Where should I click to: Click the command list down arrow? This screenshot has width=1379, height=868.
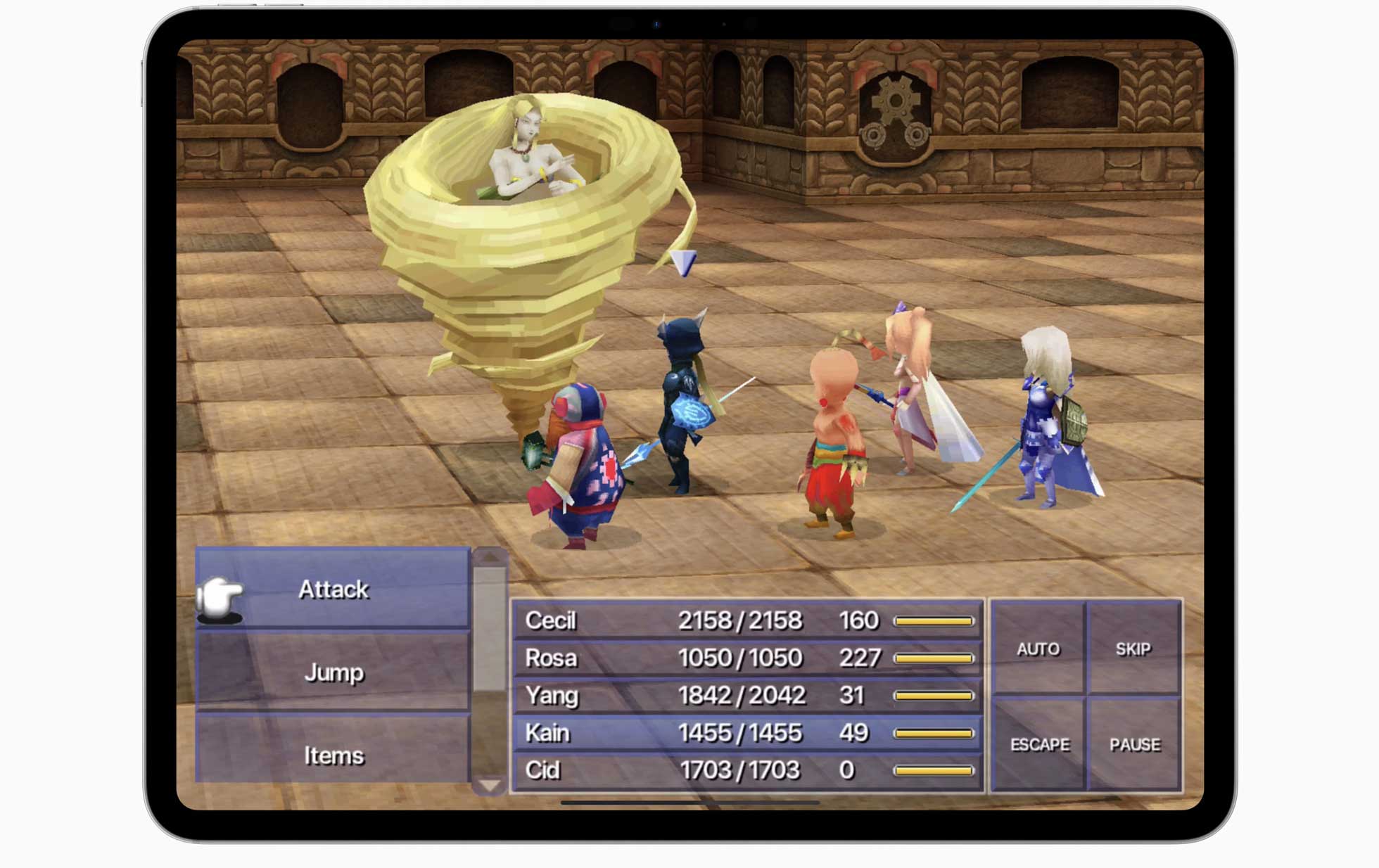(490, 785)
